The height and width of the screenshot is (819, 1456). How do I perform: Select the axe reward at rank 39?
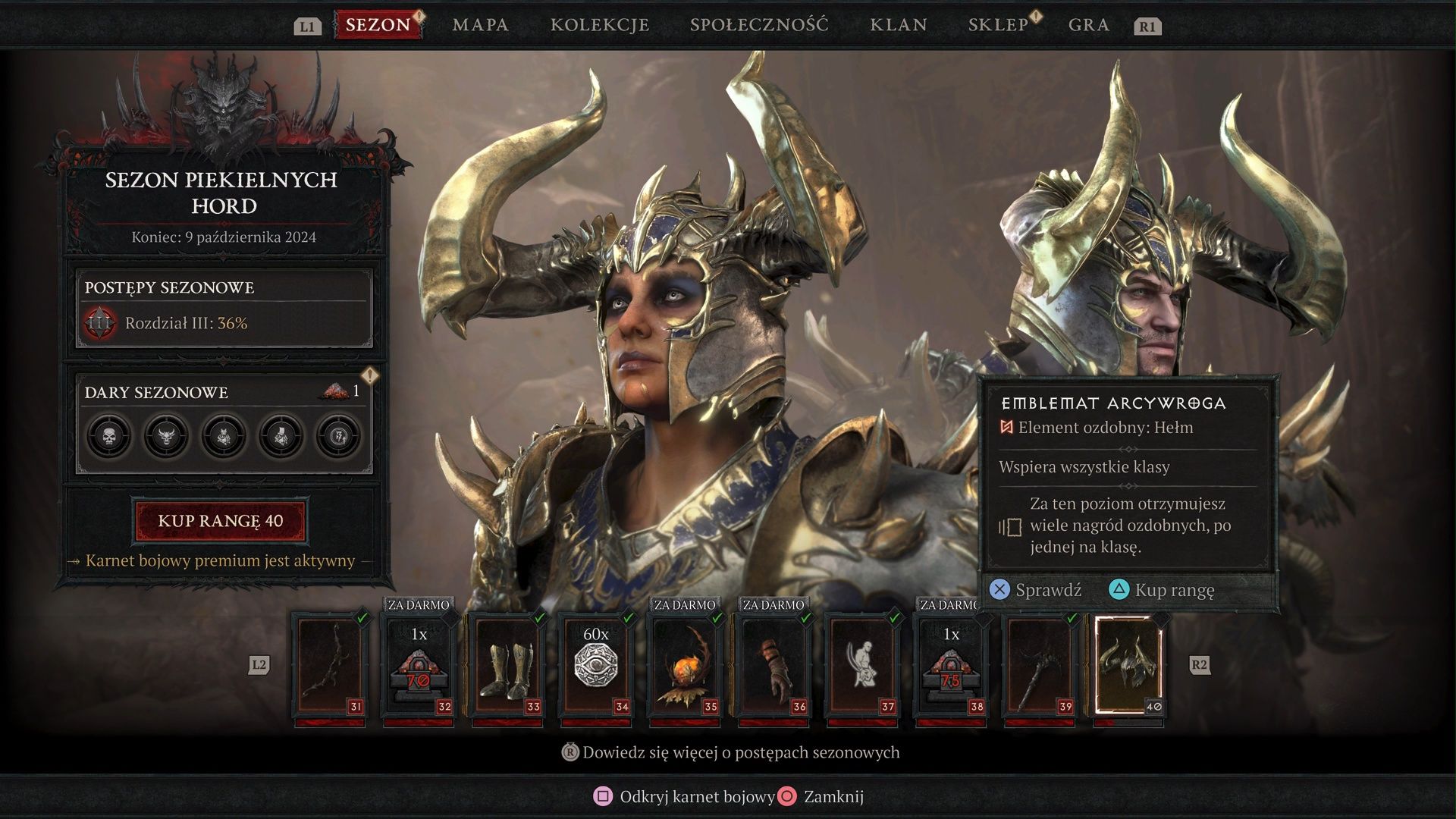(x=1040, y=666)
